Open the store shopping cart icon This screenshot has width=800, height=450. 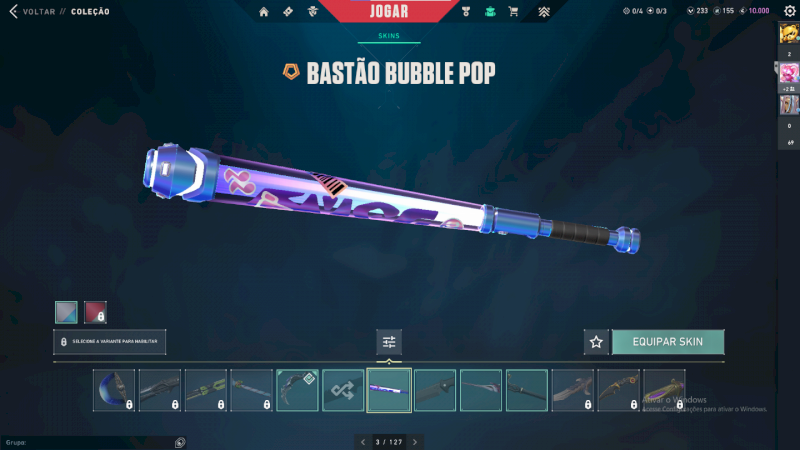(513, 12)
